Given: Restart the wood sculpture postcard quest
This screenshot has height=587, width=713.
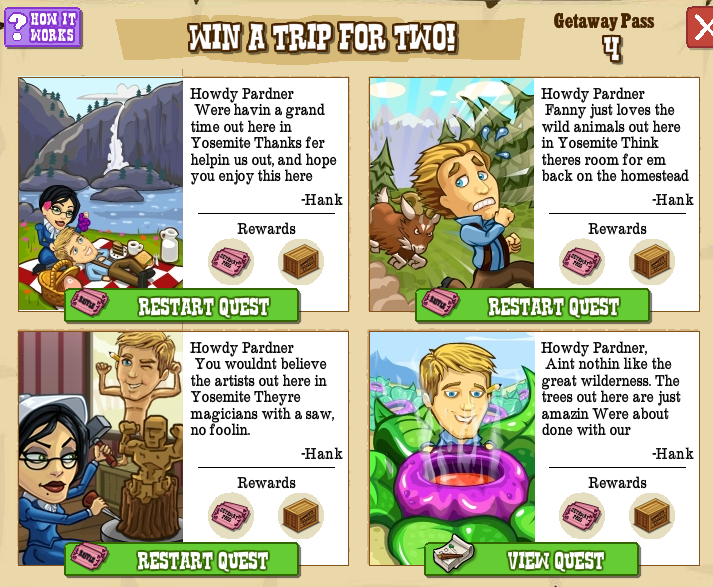Looking at the screenshot, I should (183, 560).
